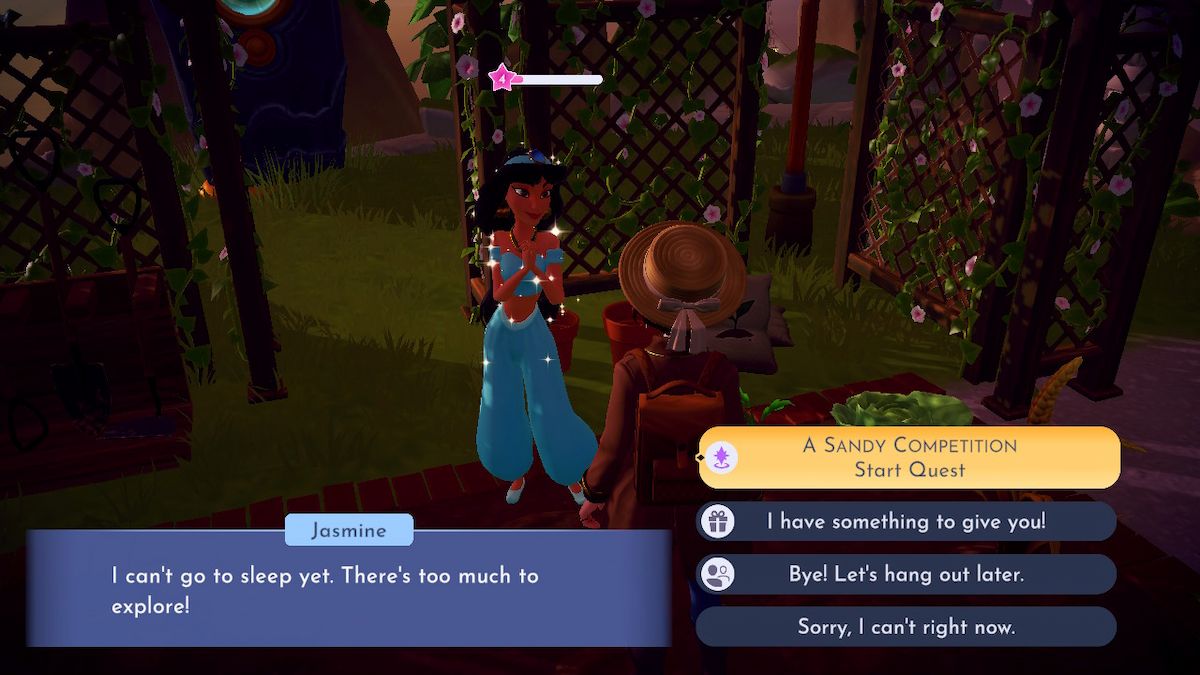
Task: Start the A Sandy Competition quest
Action: tap(909, 457)
